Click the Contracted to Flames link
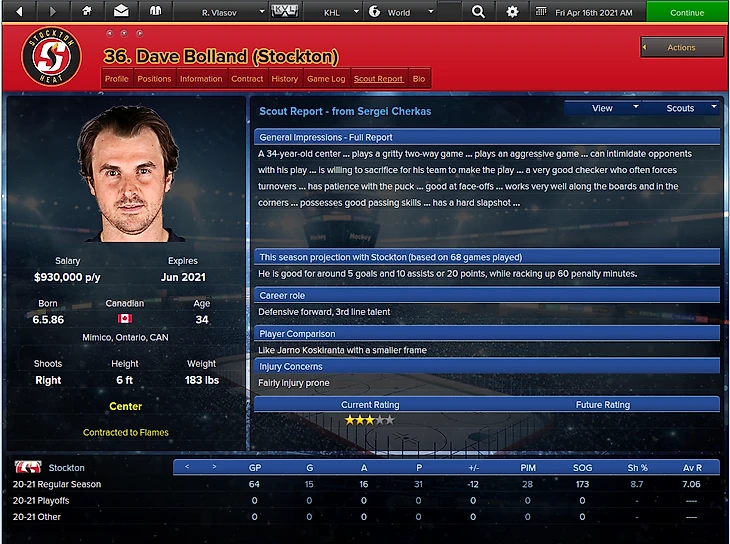The height and width of the screenshot is (544, 730). click(x=125, y=432)
